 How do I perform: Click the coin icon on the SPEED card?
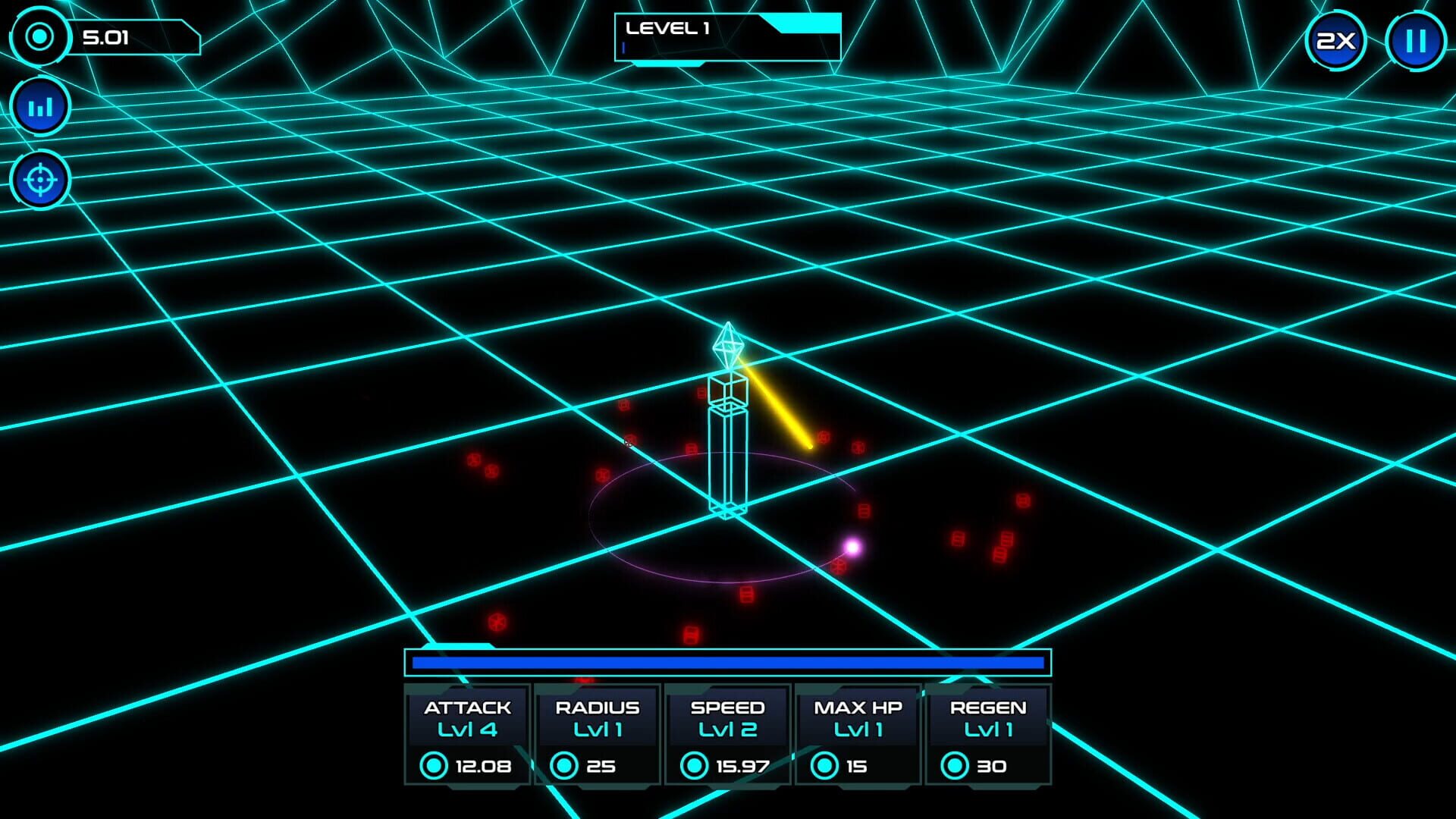tap(695, 766)
